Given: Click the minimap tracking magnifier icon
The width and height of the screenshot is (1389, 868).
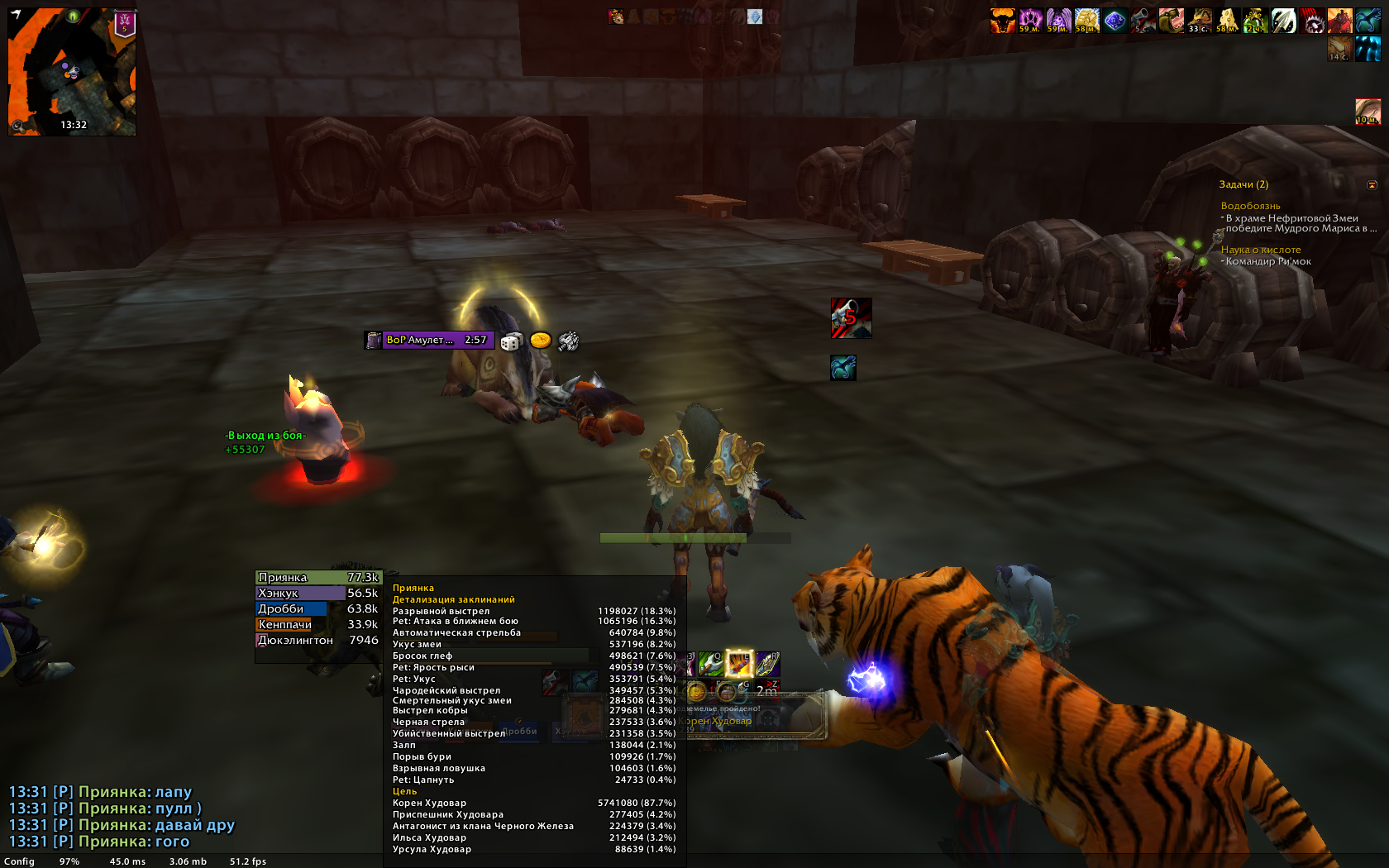Looking at the screenshot, I should pos(17,126).
